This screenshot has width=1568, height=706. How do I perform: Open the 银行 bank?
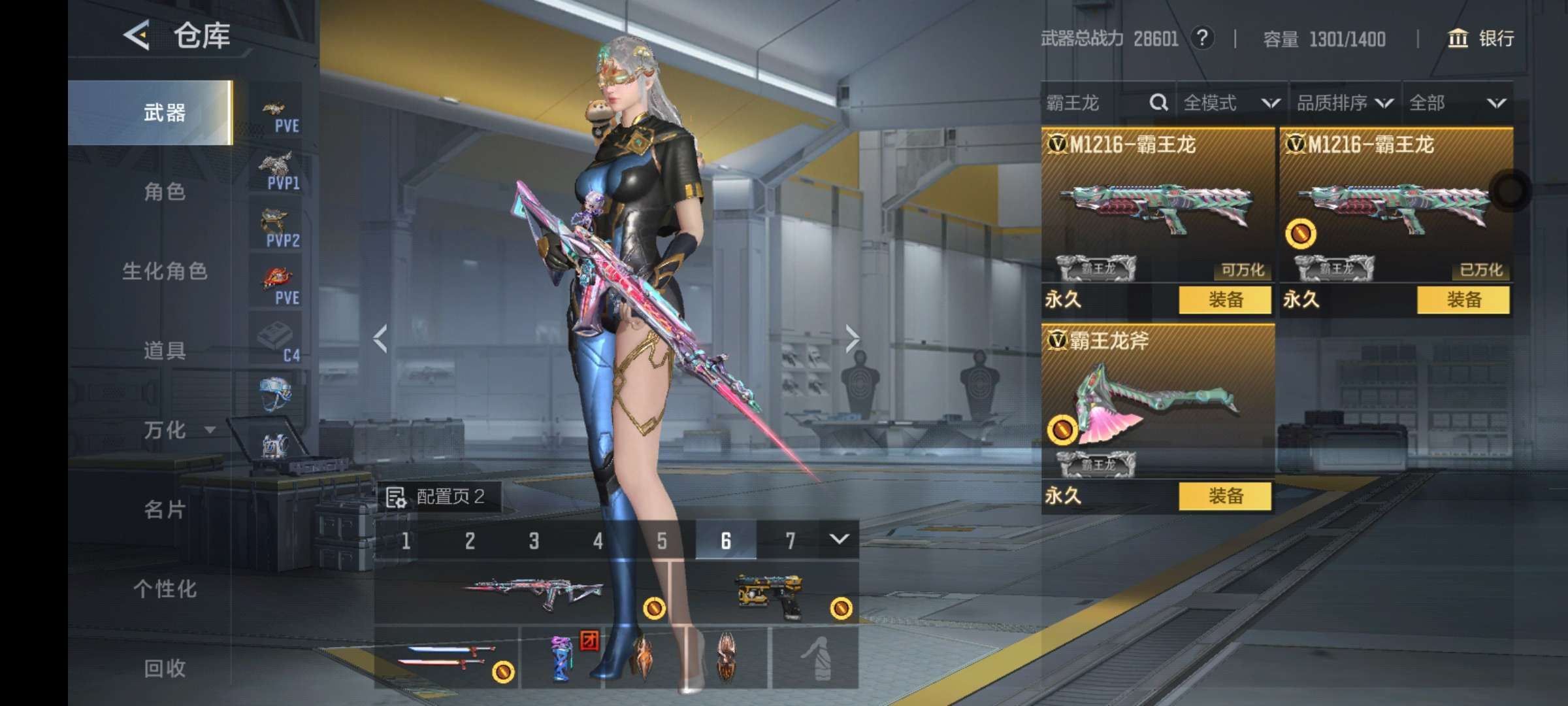(x=1481, y=39)
